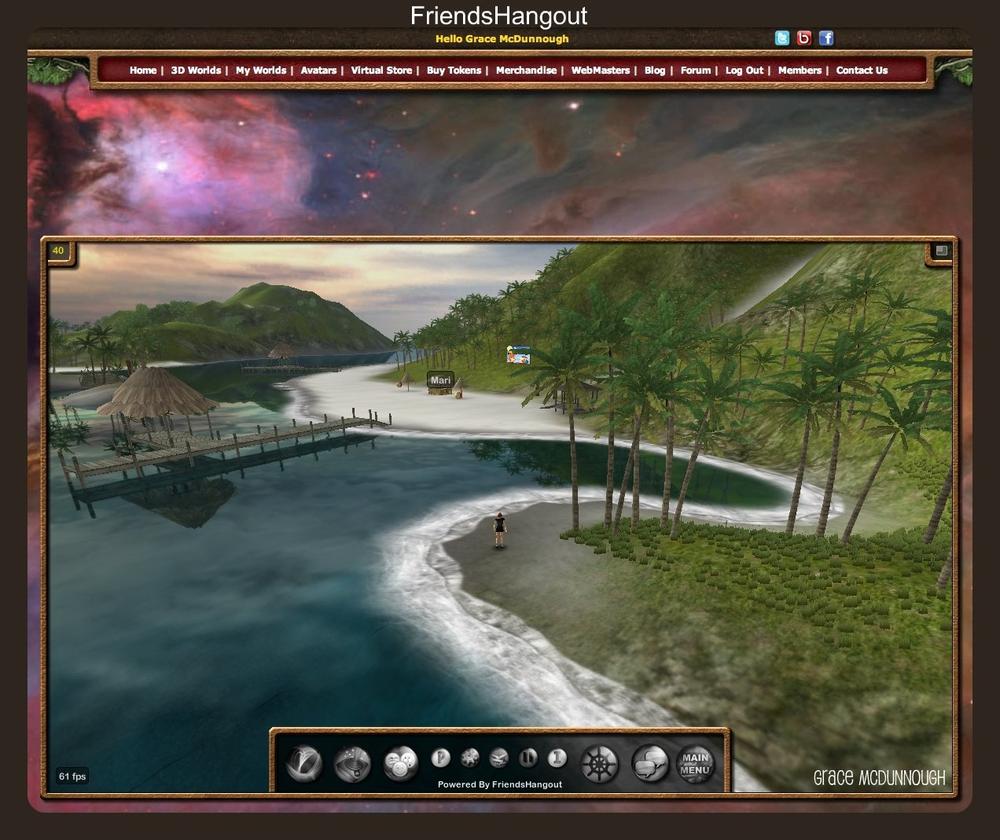The height and width of the screenshot is (840, 1000).
Task: Open the Contact Us page
Action: tap(861, 71)
